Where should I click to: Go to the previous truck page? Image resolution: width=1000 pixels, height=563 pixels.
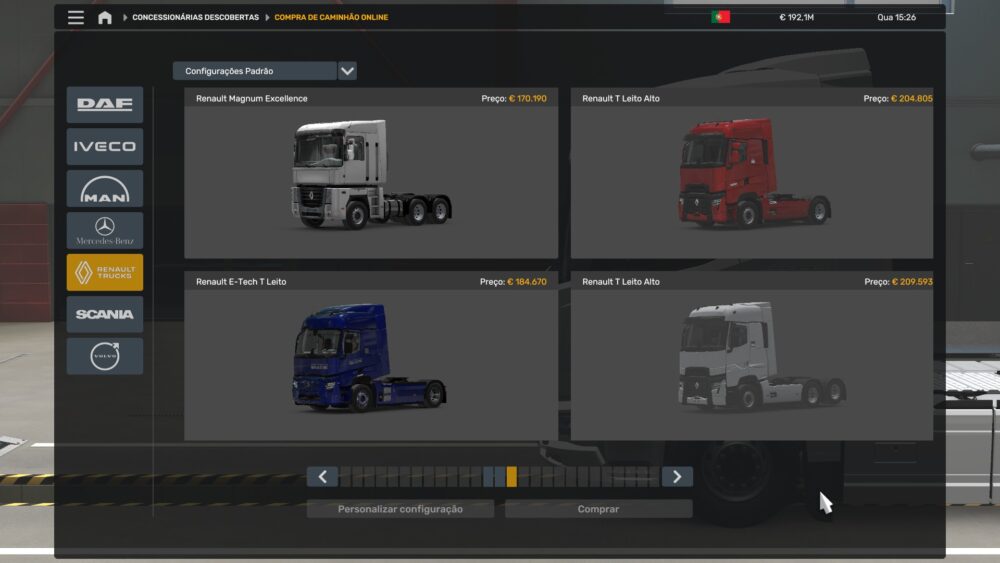tap(322, 477)
